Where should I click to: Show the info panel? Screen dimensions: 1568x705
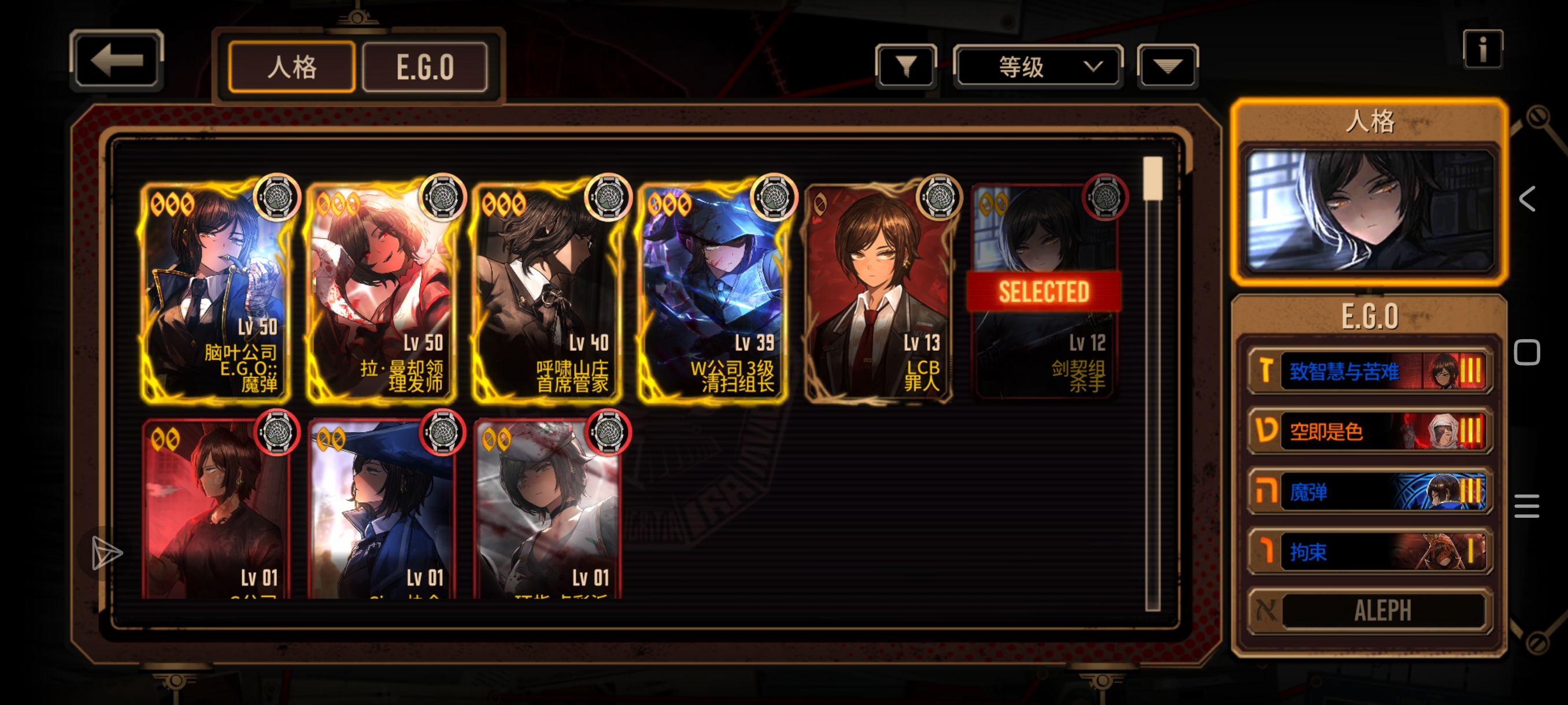[x=1482, y=49]
